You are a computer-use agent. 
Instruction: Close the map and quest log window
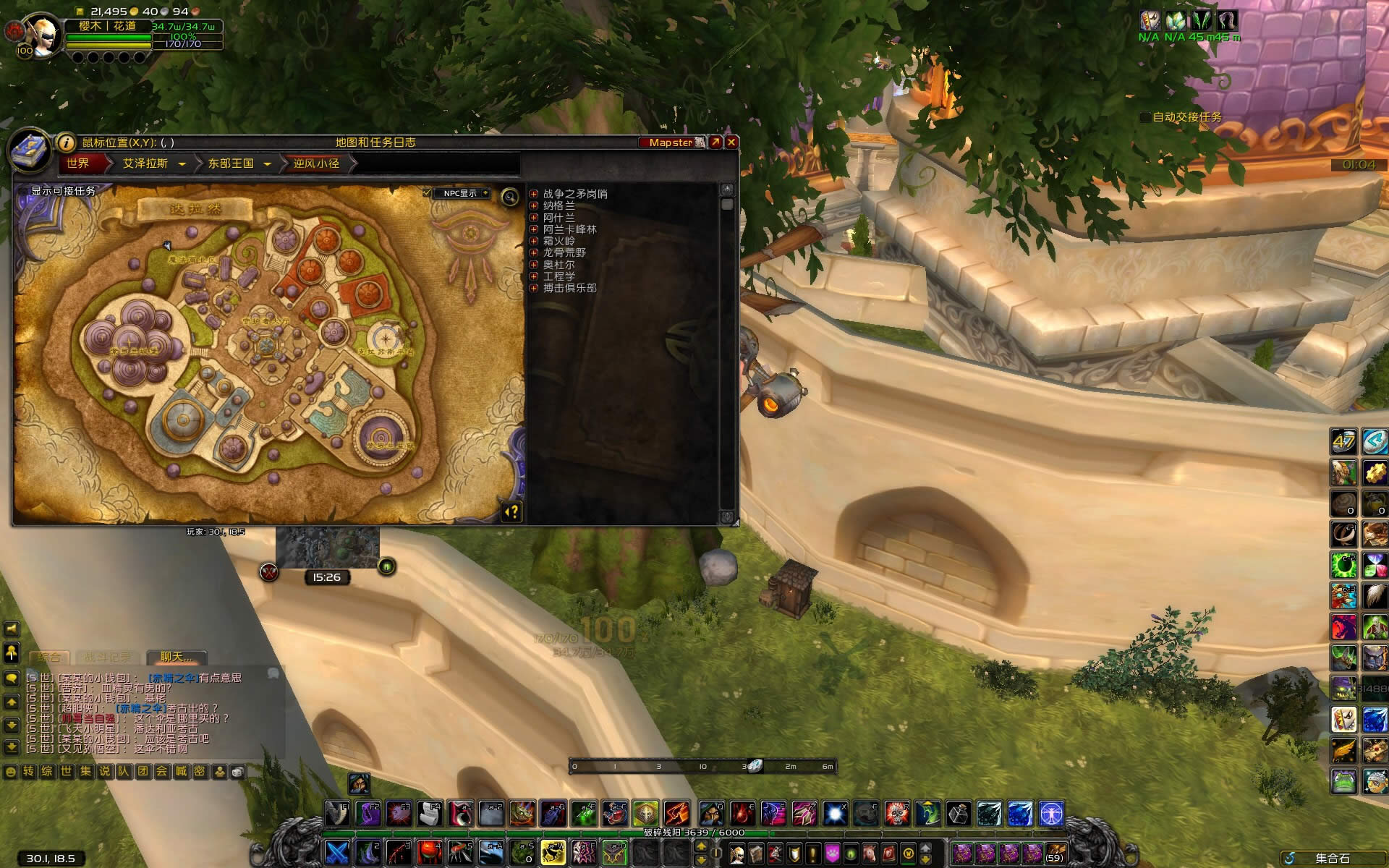(x=731, y=142)
